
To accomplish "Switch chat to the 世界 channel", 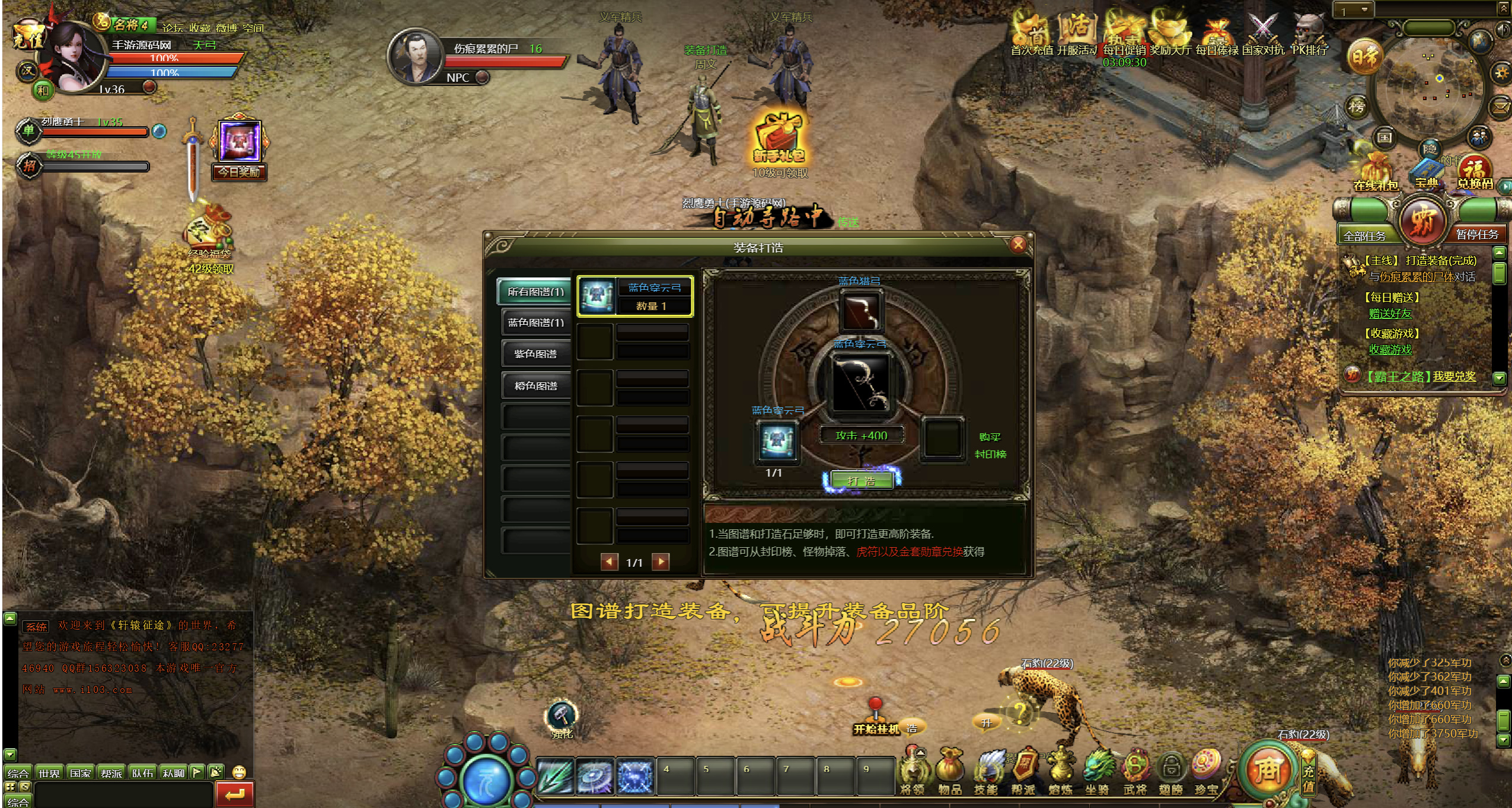I will (x=49, y=773).
